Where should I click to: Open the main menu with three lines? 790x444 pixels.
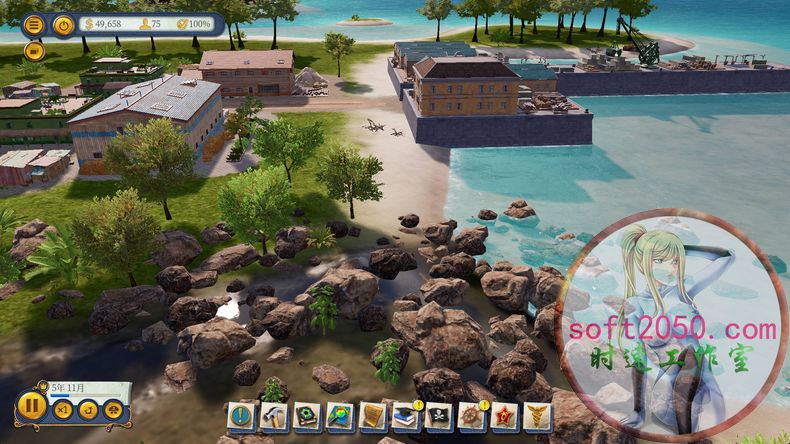34,25
